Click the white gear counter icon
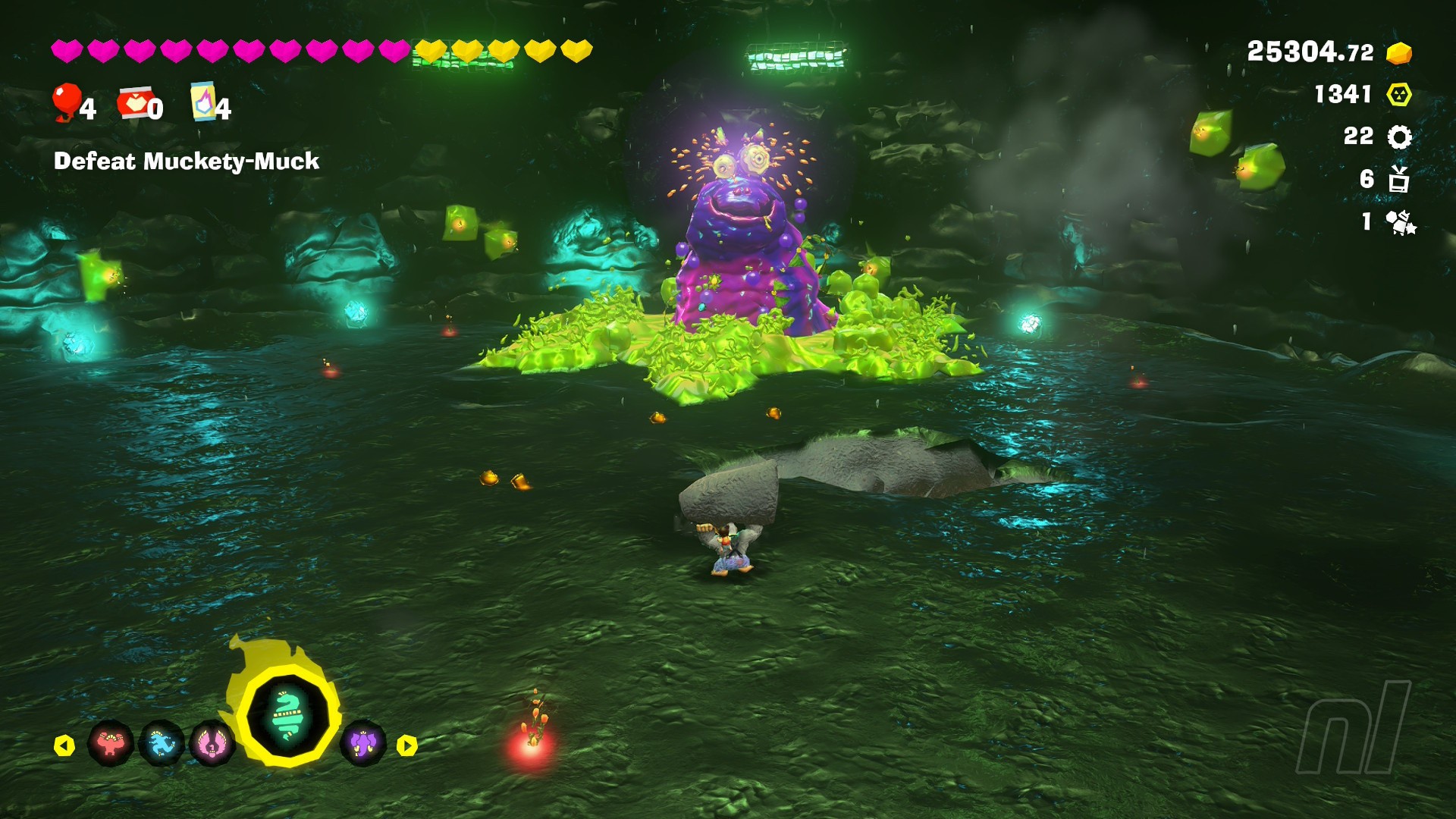Viewport: 1456px width, 819px height. coord(1399,137)
